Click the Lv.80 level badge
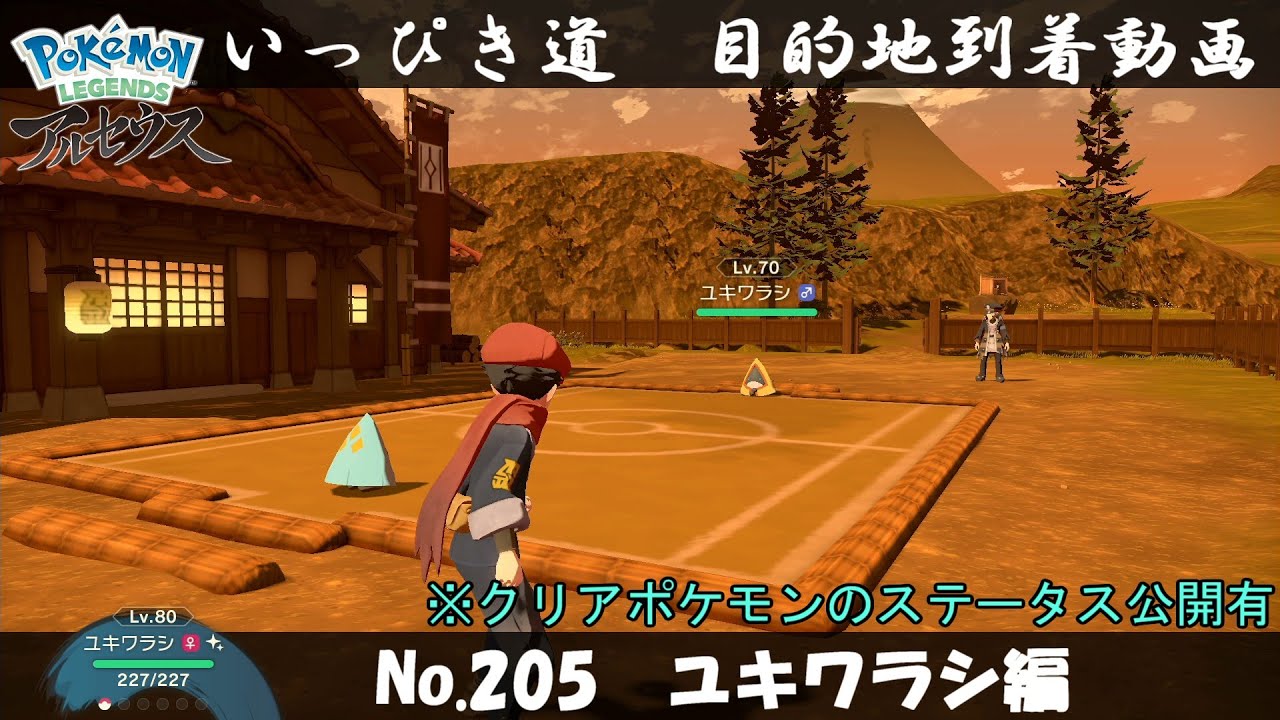This screenshot has width=1280, height=720. click(153, 617)
